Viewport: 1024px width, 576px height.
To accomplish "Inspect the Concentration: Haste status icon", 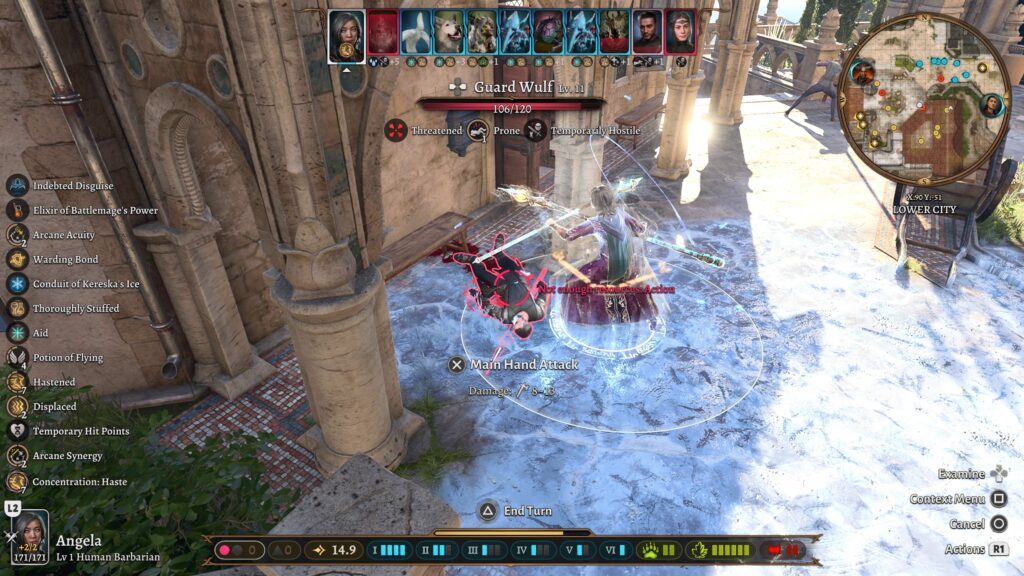I will pyautogui.click(x=17, y=481).
